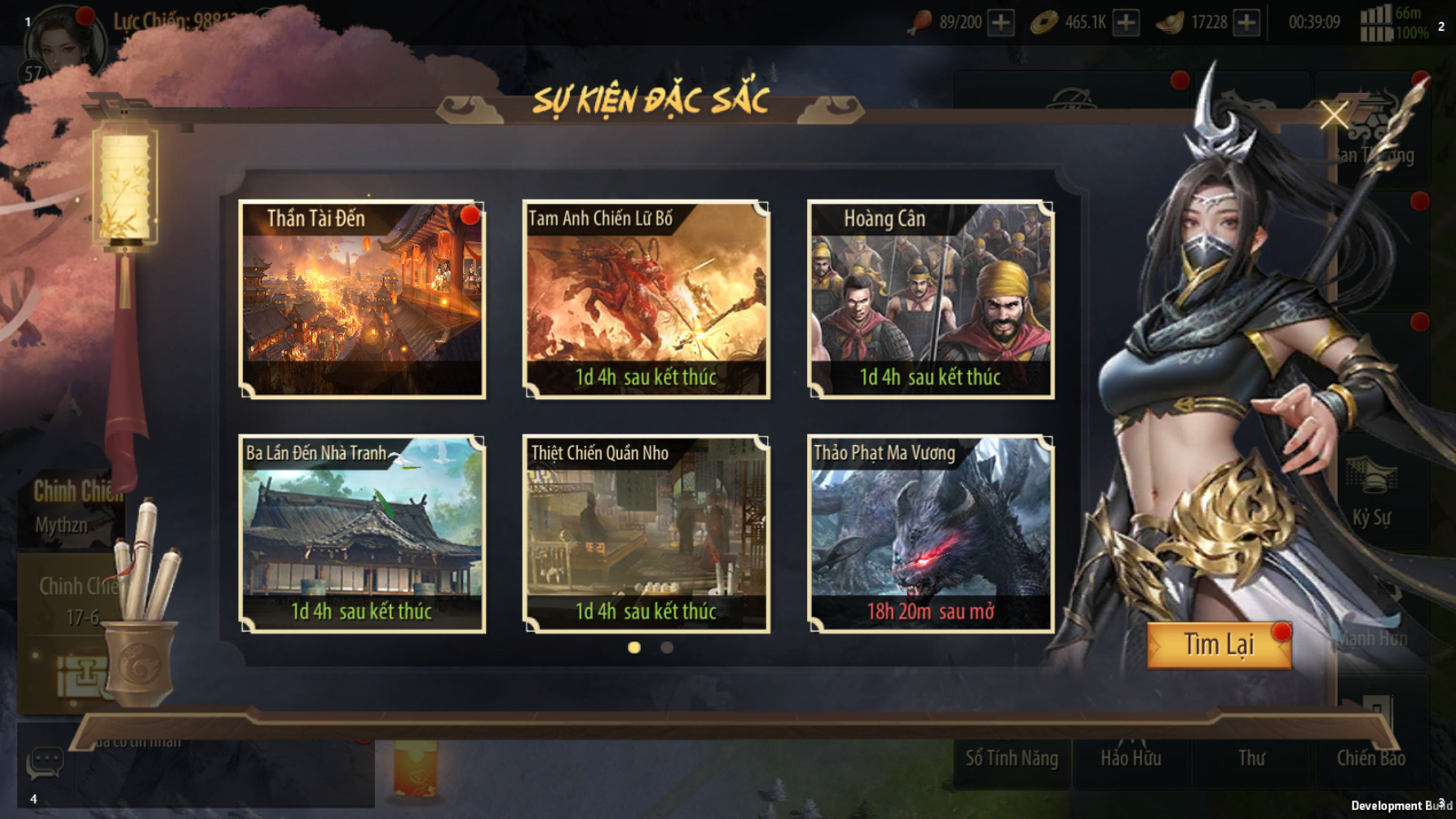
Task: Open the Thần Tài Đến event
Action: (x=362, y=299)
